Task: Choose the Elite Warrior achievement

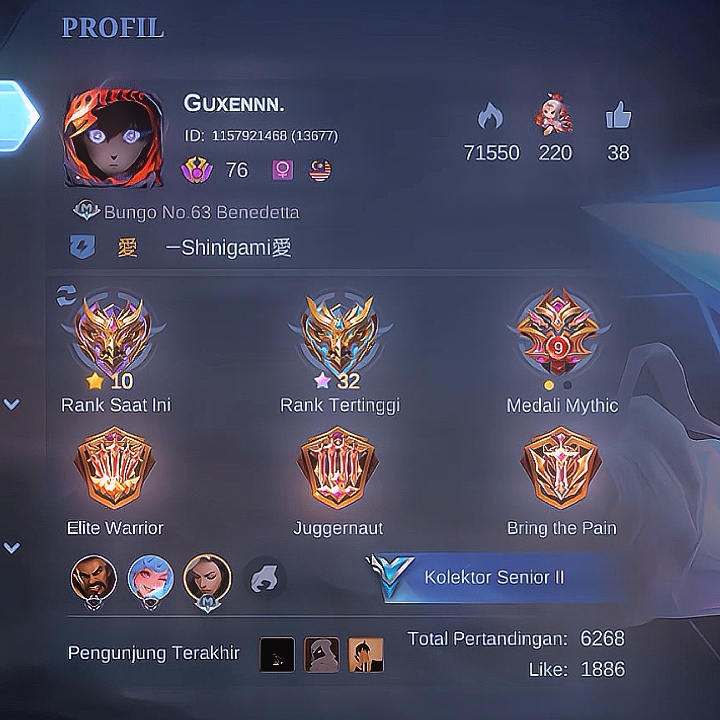Action: tap(114, 468)
